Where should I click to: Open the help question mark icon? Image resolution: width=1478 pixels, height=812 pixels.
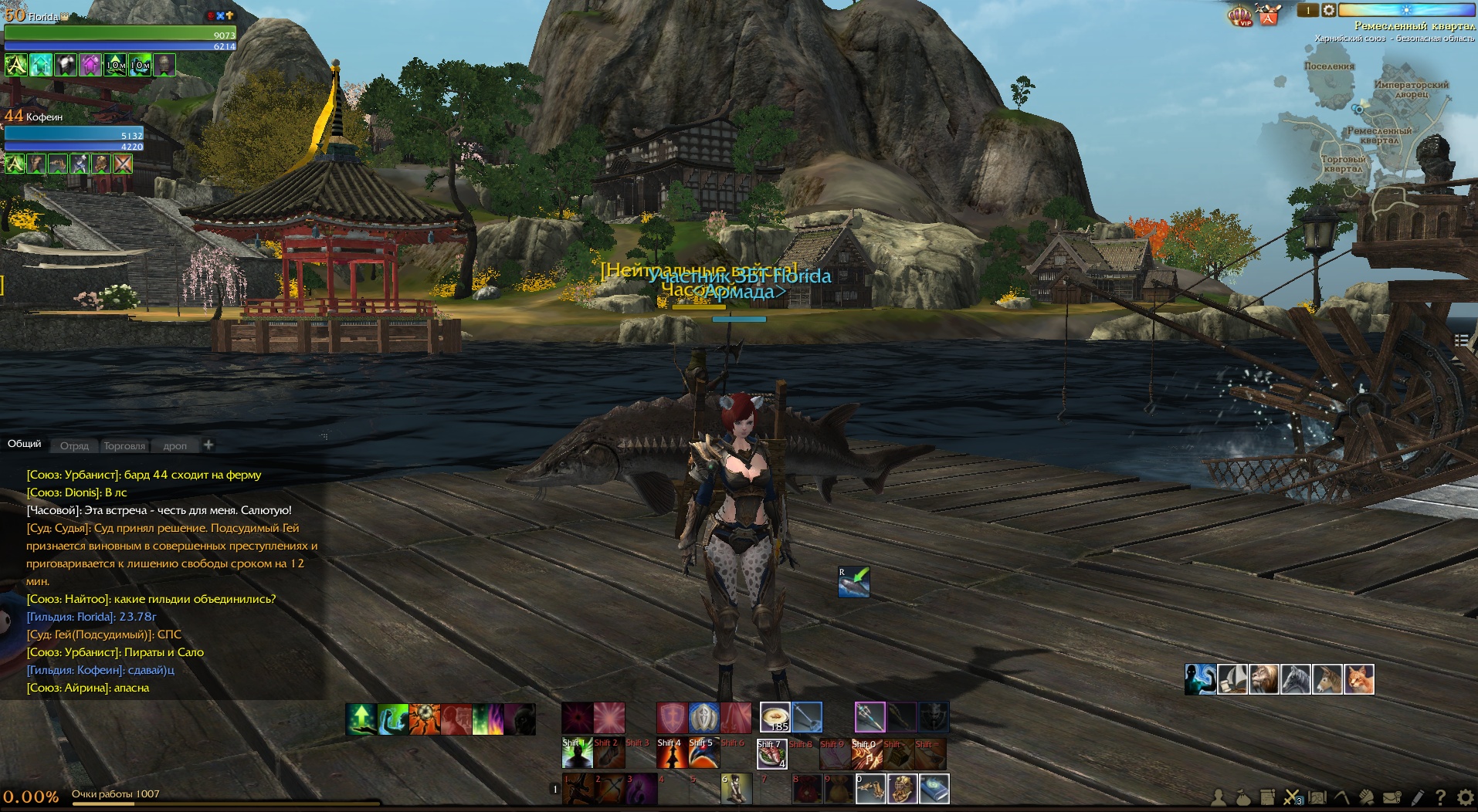click(1440, 797)
